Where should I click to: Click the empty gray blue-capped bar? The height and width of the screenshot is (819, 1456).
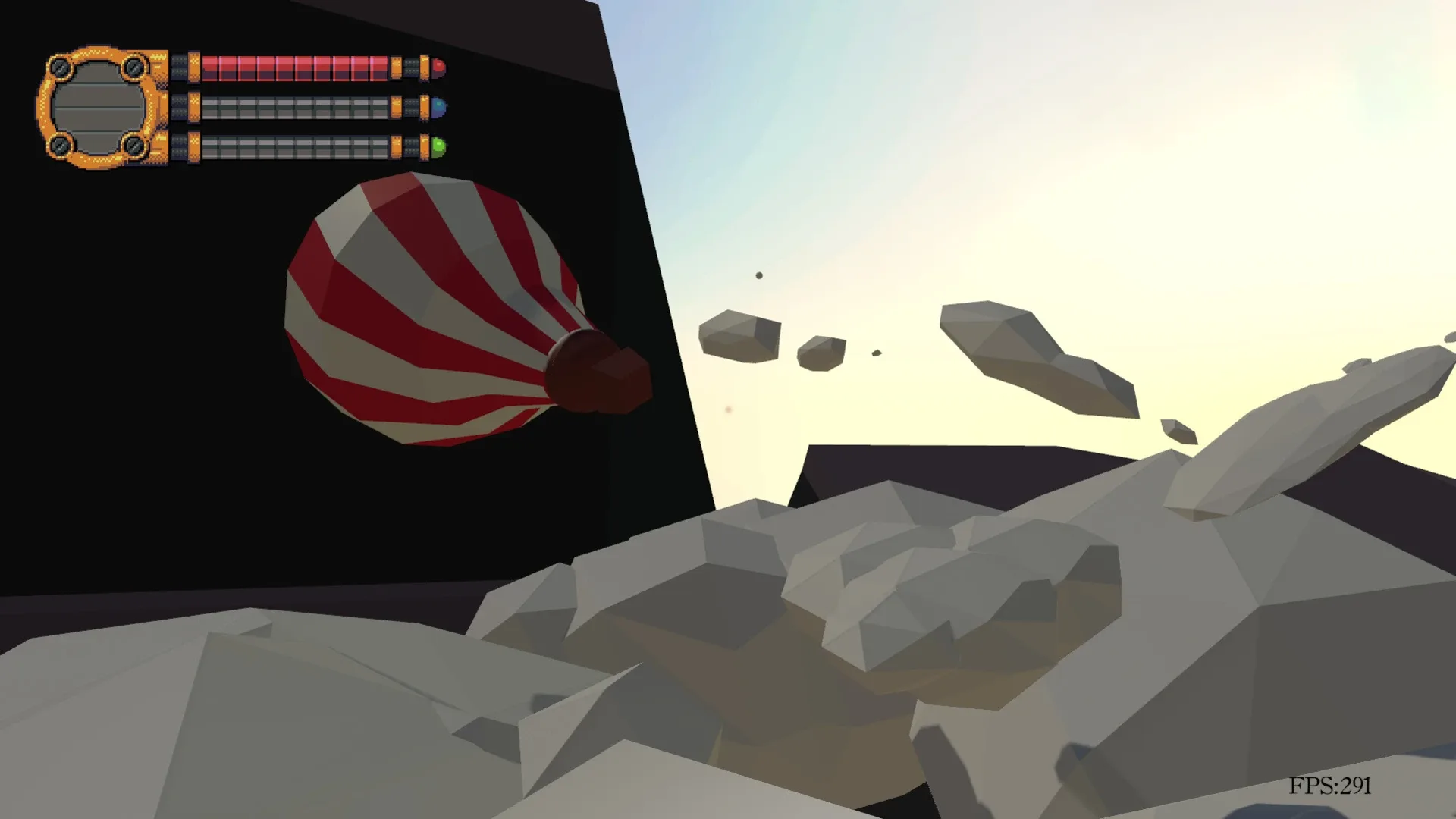(x=296, y=107)
